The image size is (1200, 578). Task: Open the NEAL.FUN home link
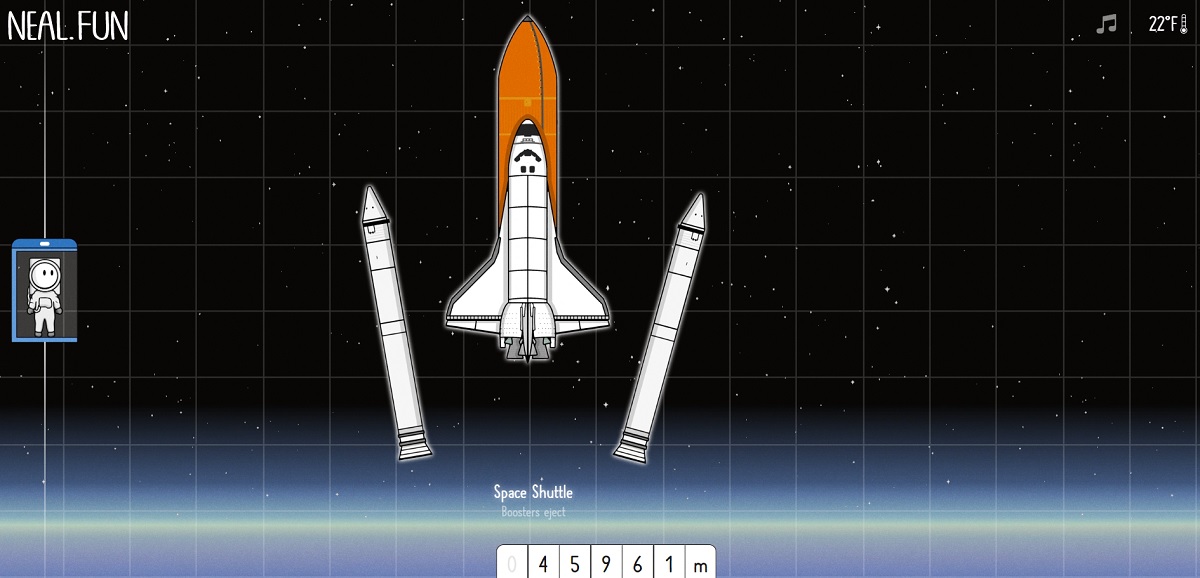tap(68, 26)
